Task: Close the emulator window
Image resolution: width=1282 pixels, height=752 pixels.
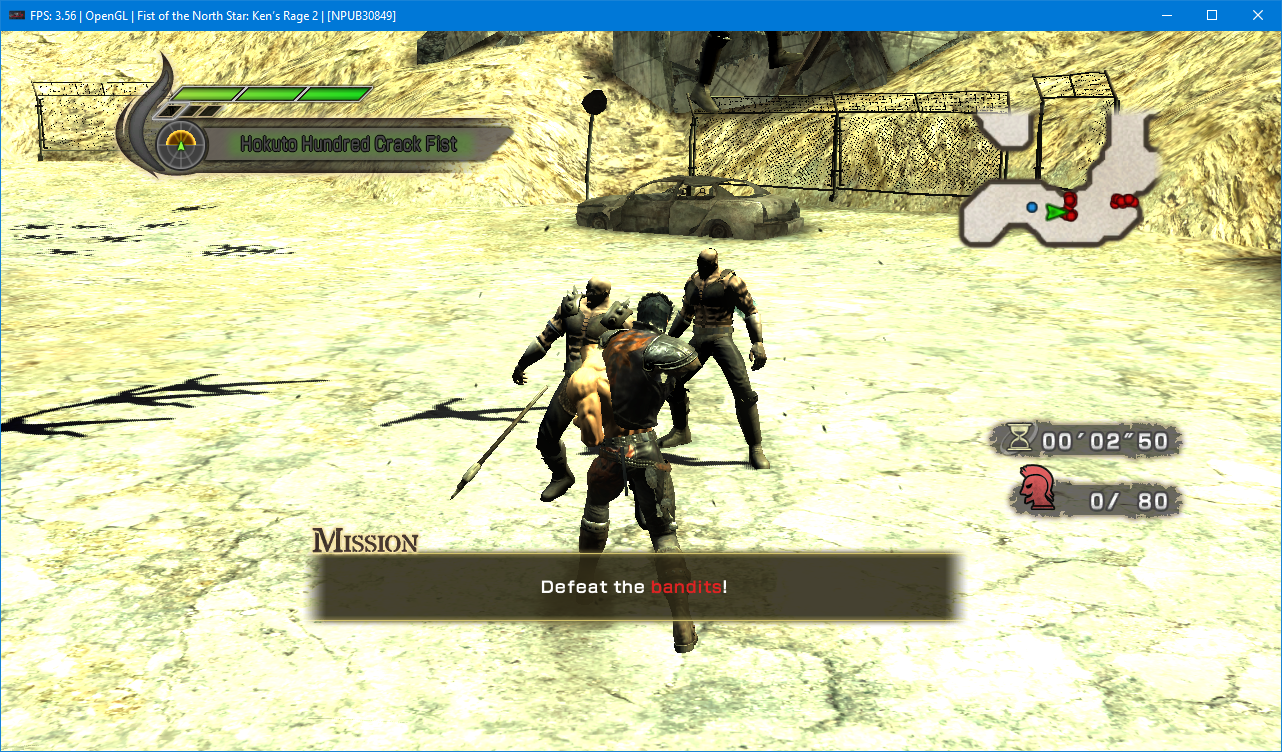Action: click(1258, 15)
